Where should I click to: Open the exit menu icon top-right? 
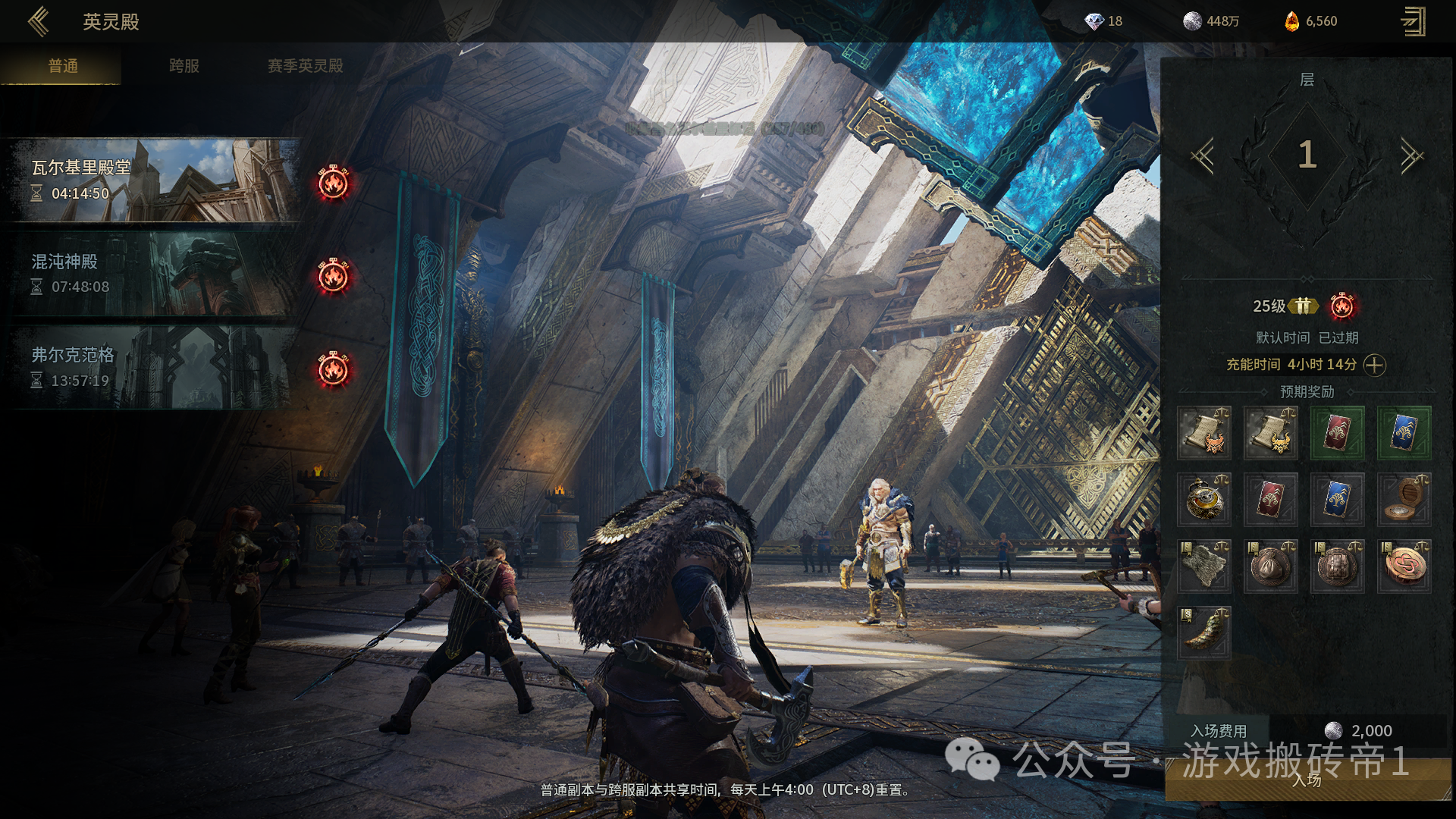tap(1413, 21)
